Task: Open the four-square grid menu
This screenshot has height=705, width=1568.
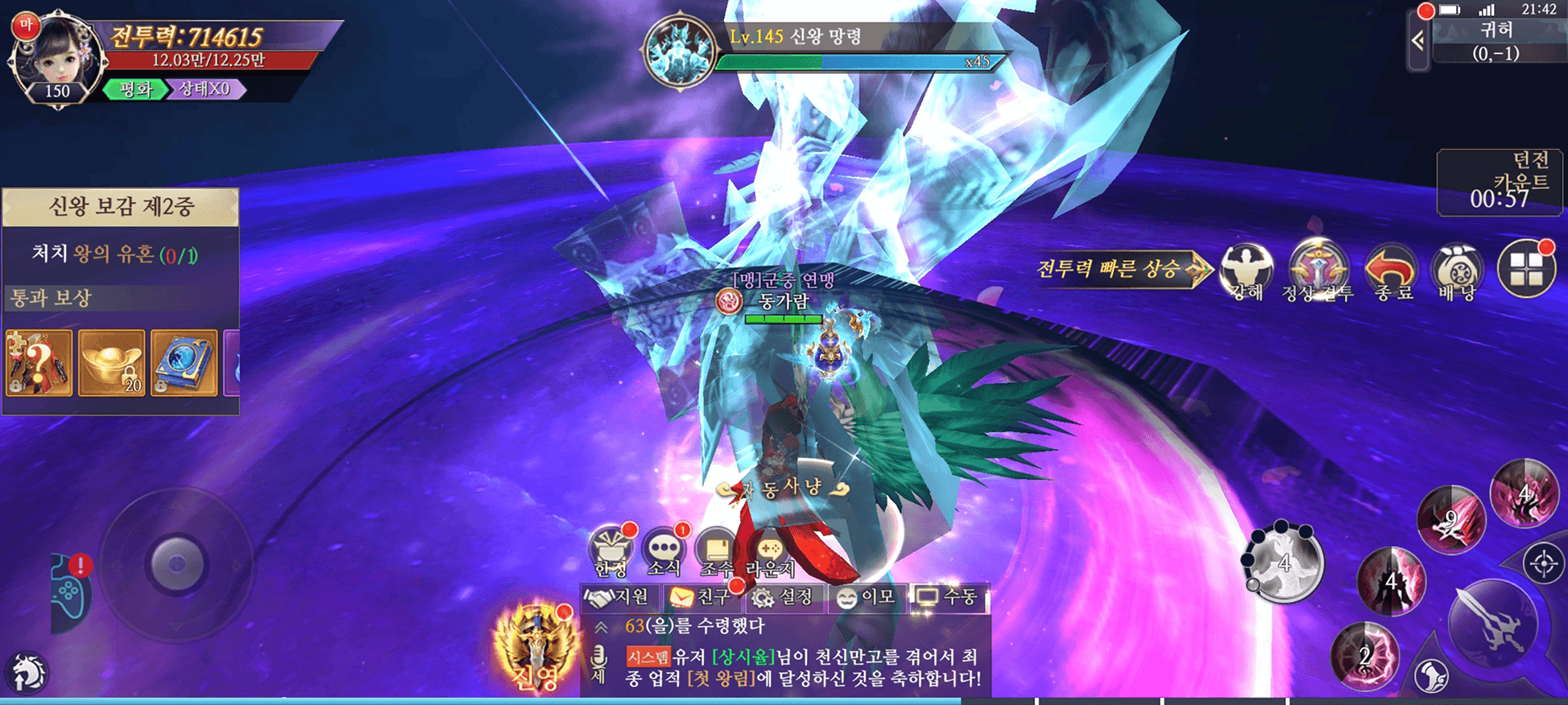Action: point(1525,270)
